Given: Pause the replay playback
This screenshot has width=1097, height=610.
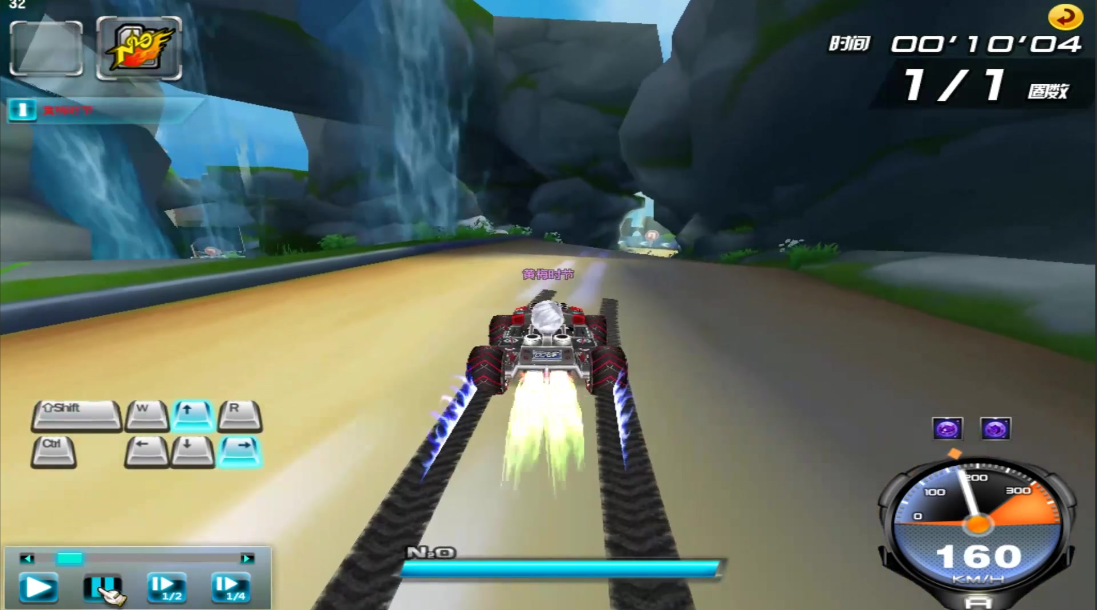Looking at the screenshot, I should tap(102, 587).
